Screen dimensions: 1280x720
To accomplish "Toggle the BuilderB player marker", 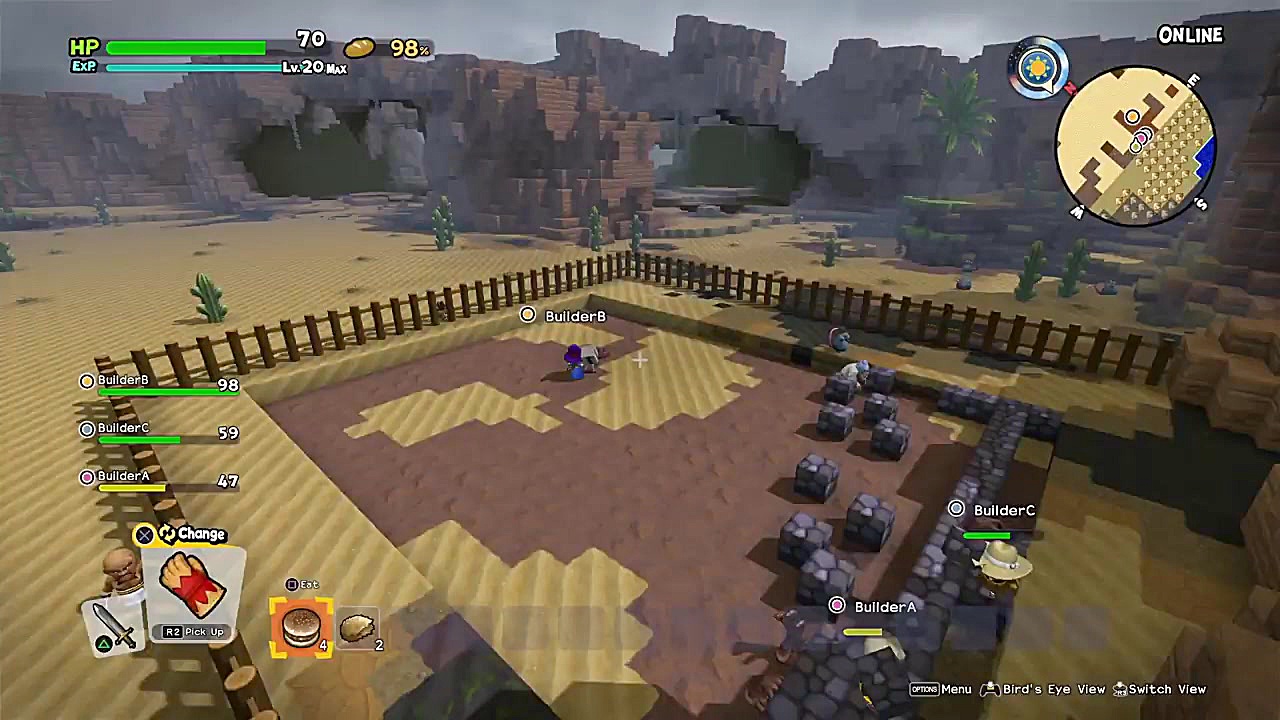I will pos(527,316).
